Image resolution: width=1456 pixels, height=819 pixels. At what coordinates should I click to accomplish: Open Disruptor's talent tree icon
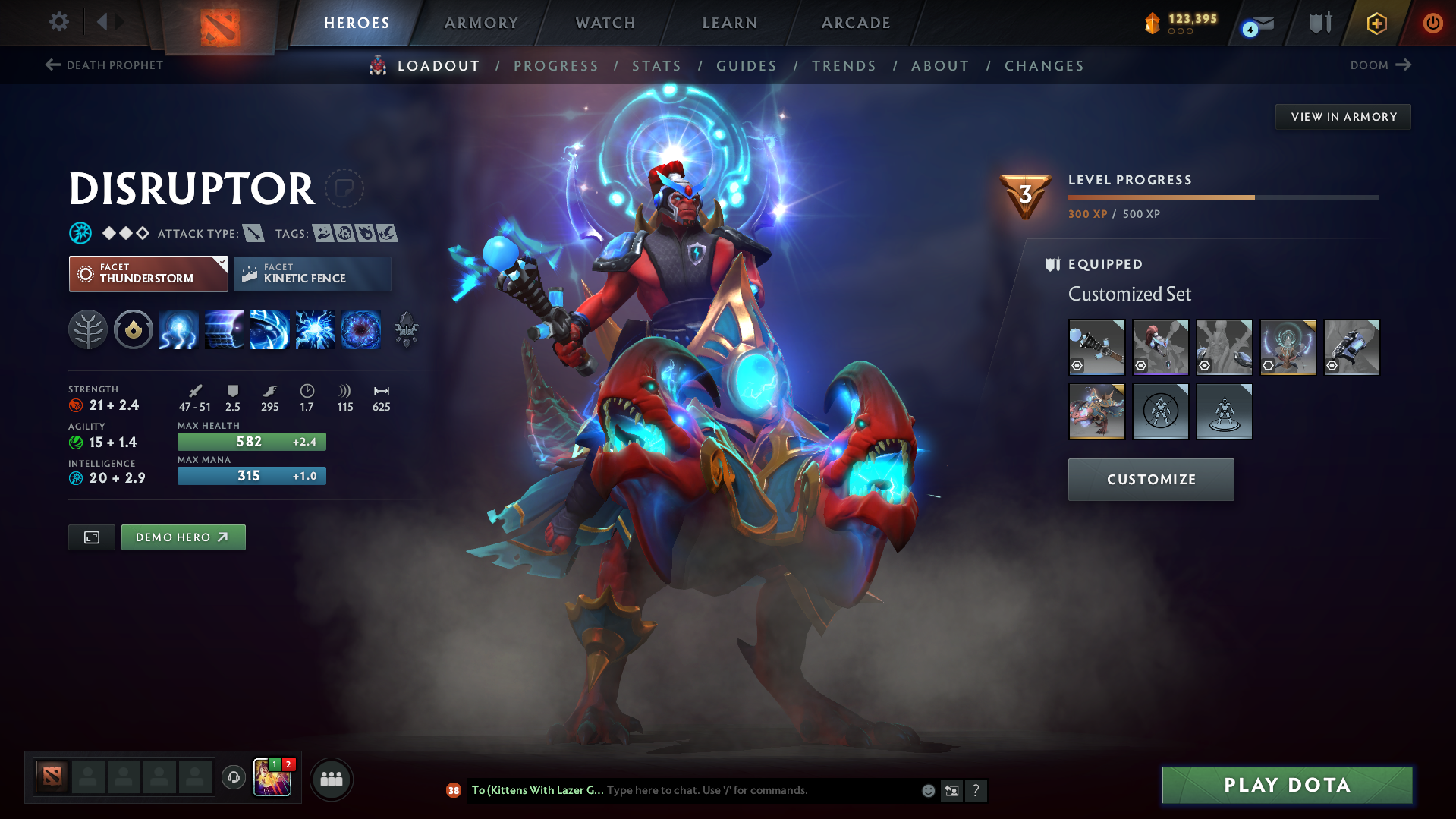pos(88,329)
